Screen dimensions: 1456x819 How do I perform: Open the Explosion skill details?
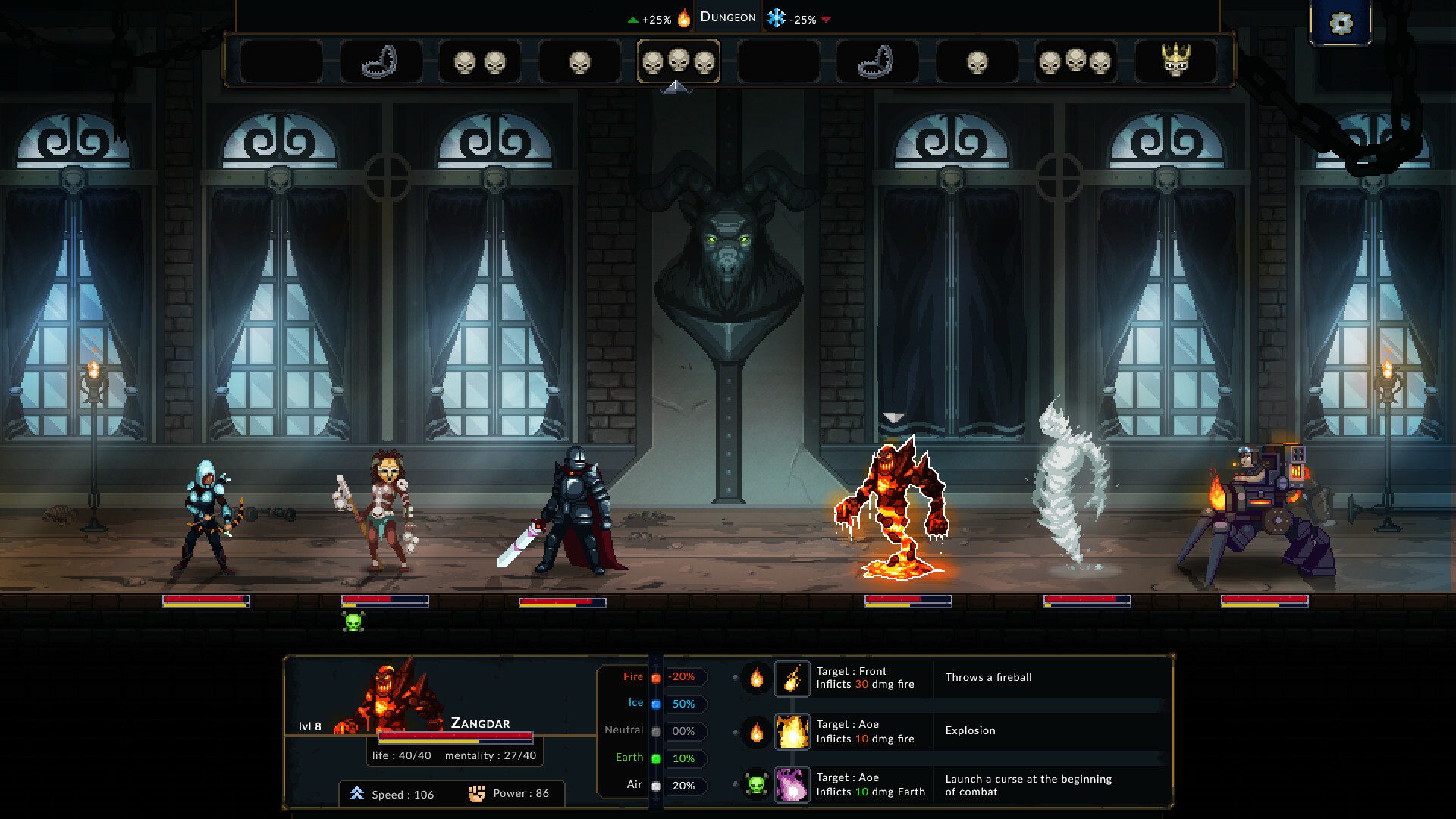(791, 731)
